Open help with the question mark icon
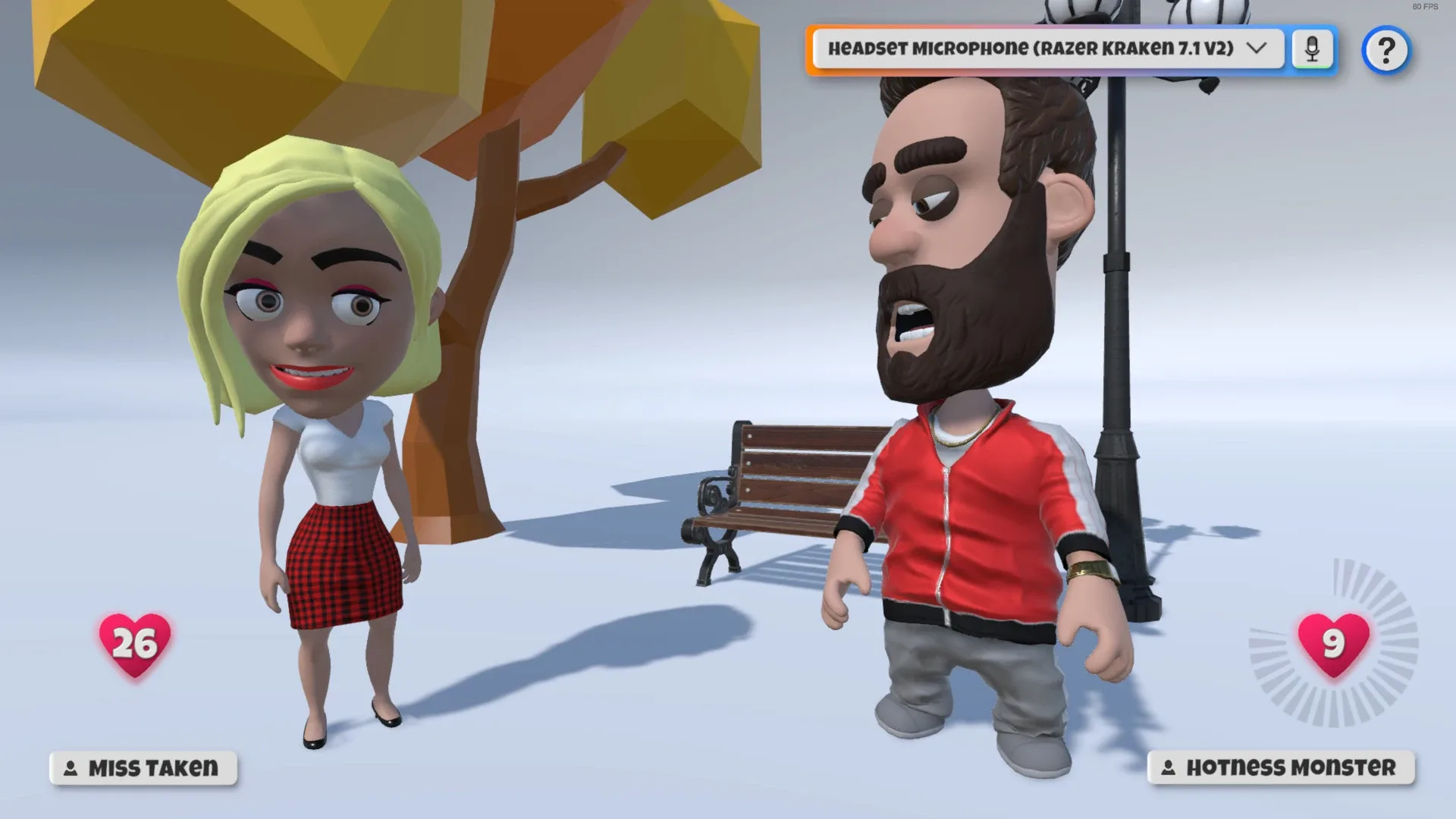 click(1387, 50)
